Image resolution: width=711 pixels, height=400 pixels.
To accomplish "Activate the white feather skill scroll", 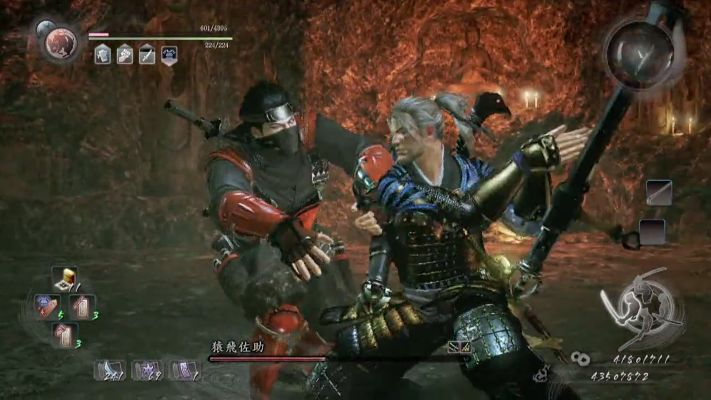I will (110, 369).
